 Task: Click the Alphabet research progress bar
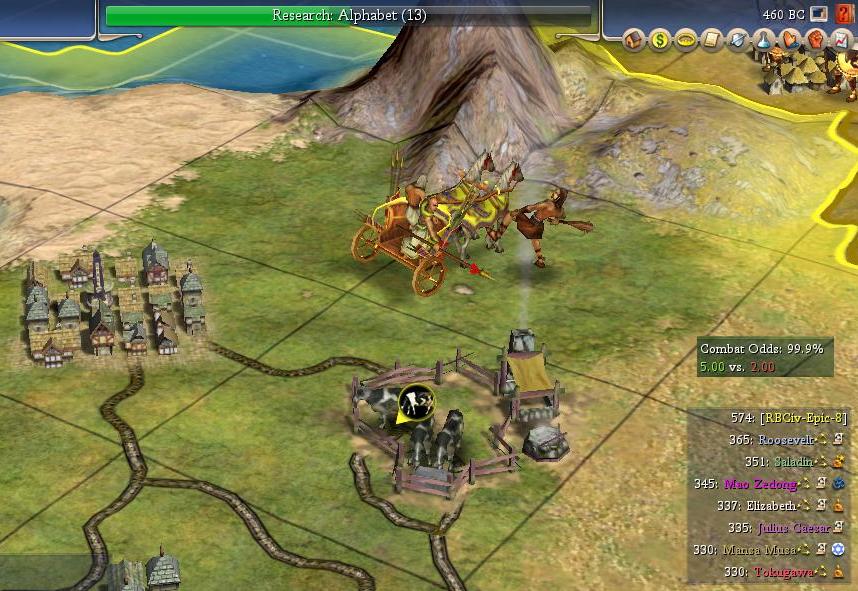(x=350, y=15)
